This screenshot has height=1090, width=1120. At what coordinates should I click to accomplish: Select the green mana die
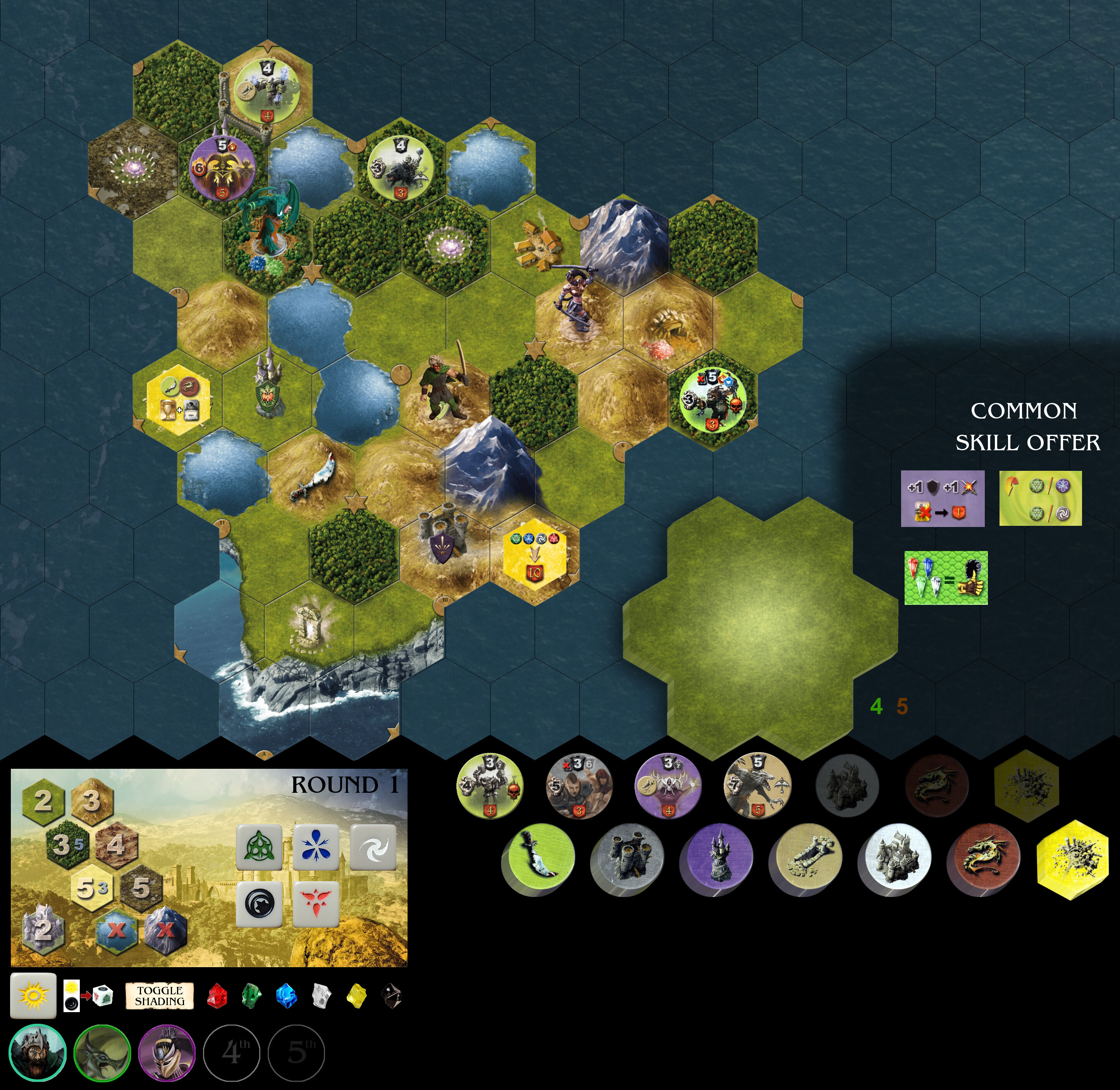click(x=259, y=847)
